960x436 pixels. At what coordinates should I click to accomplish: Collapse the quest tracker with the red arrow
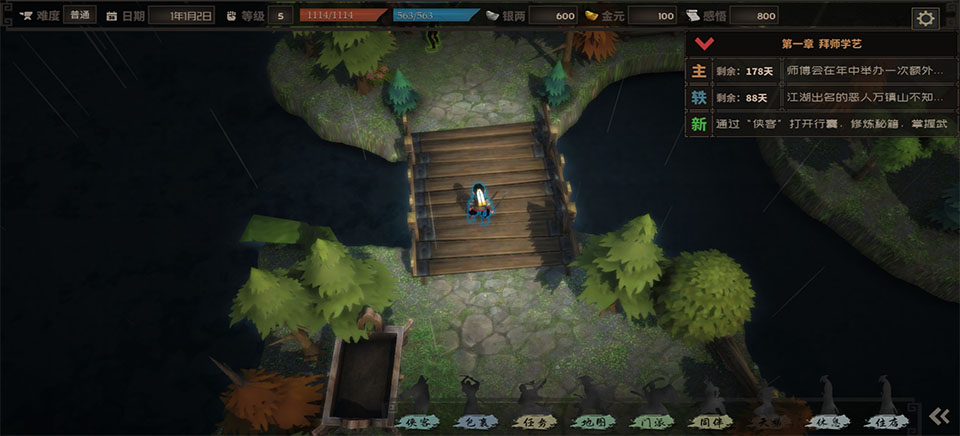pyautogui.click(x=703, y=44)
